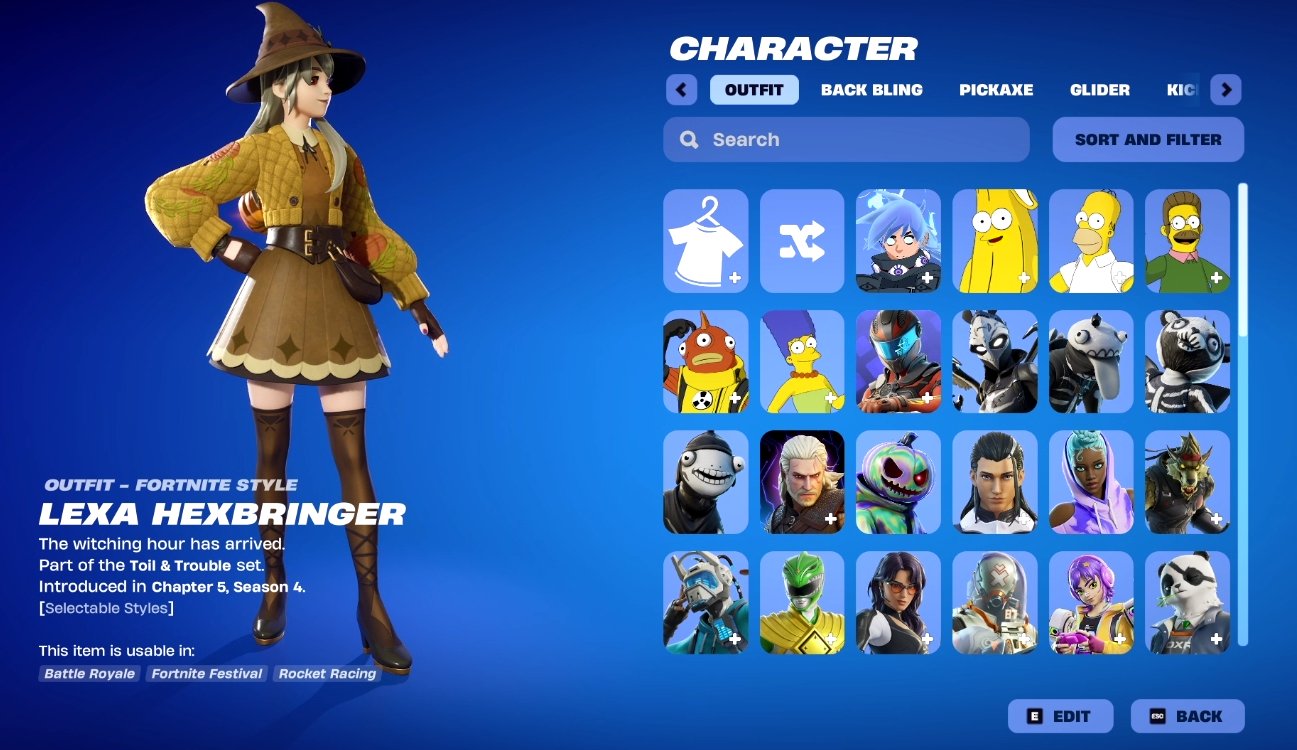Click the right arrow beside the Kicks tab

coord(1225,89)
